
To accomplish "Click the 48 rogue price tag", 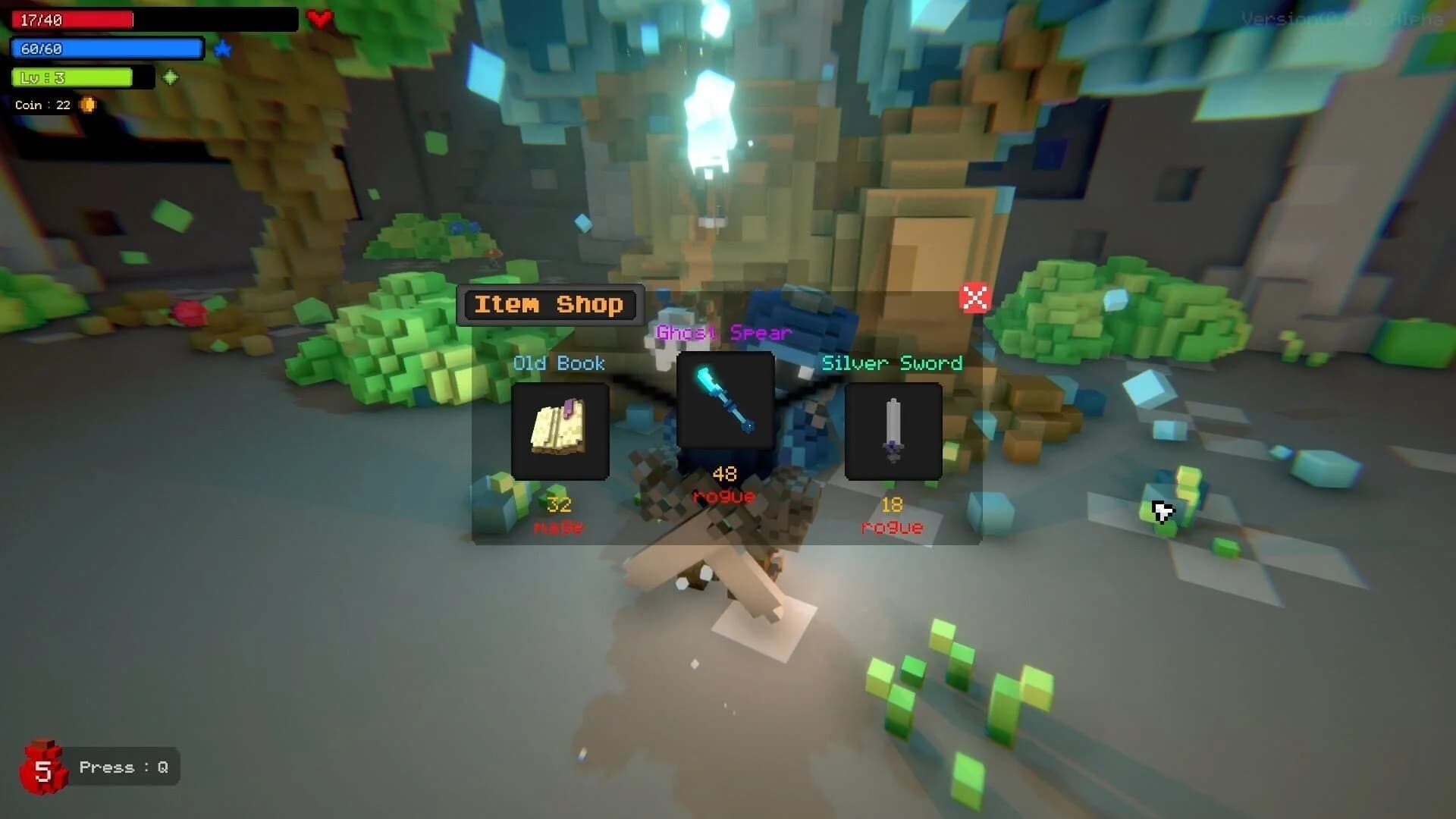I will click(x=723, y=485).
